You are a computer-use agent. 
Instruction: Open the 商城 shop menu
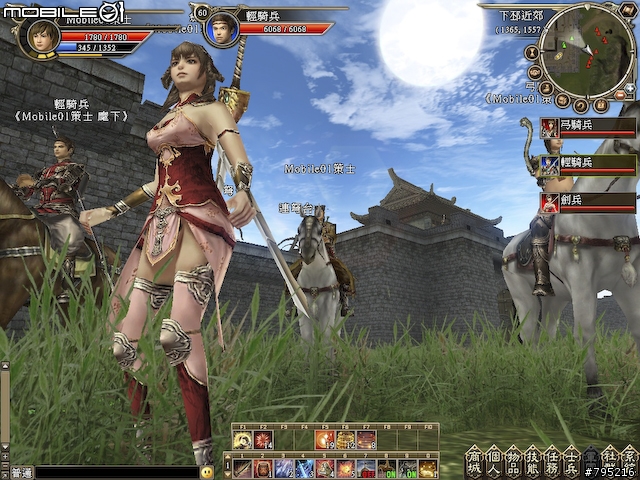point(473,458)
